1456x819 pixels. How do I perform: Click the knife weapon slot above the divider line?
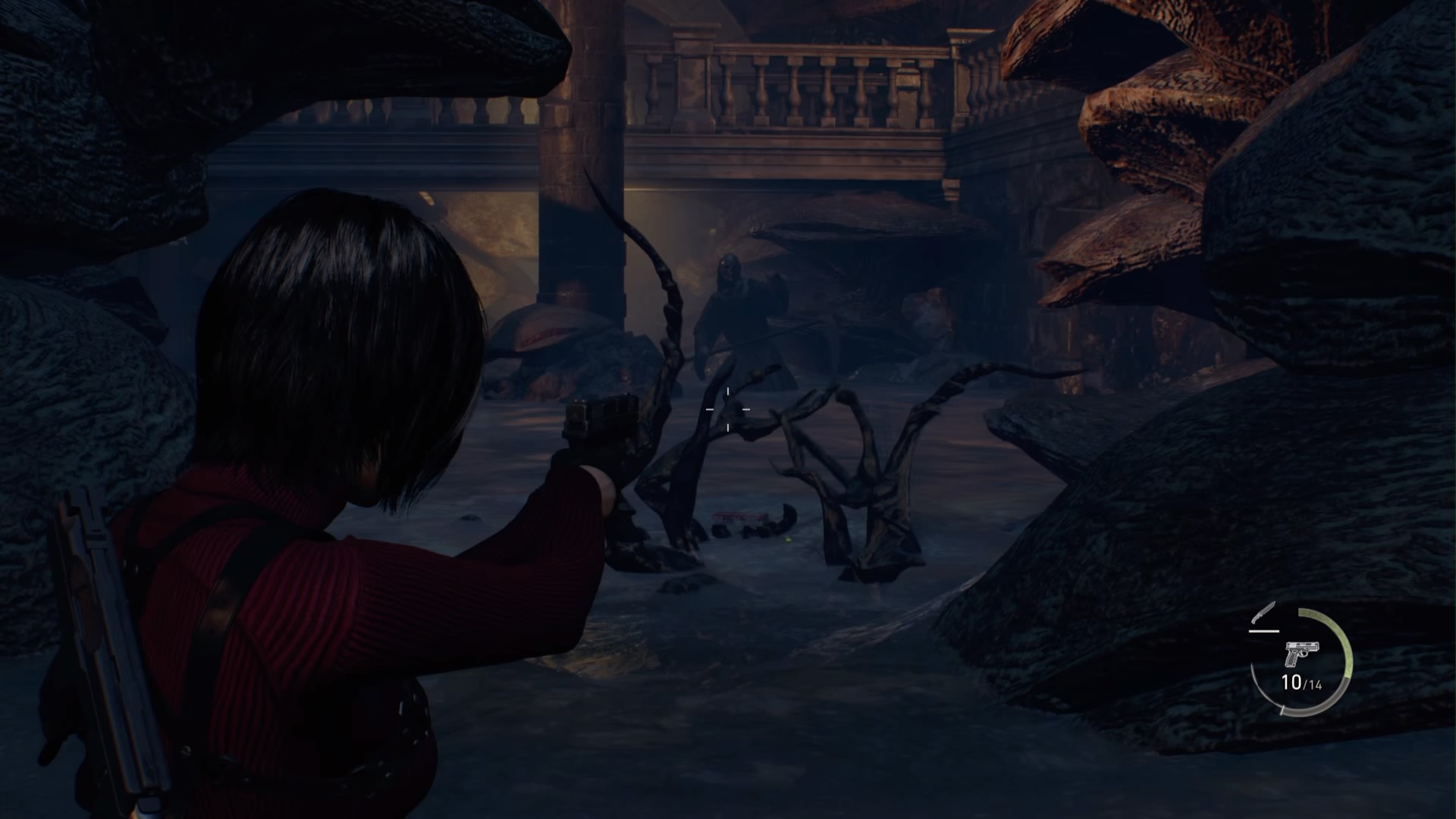coord(1262,614)
